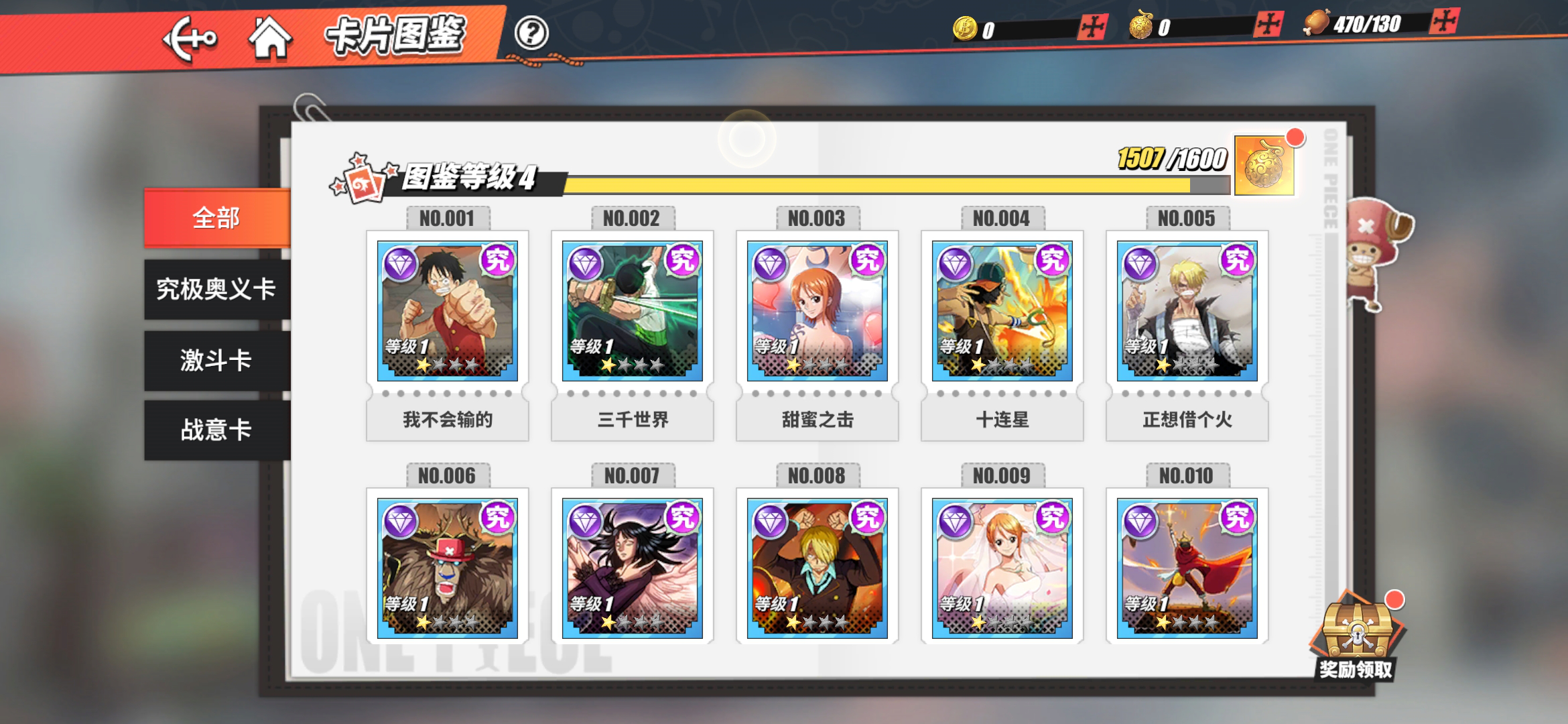The height and width of the screenshot is (724, 1568).
Task: Switch to the 激斗卡 tab
Action: click(x=216, y=359)
